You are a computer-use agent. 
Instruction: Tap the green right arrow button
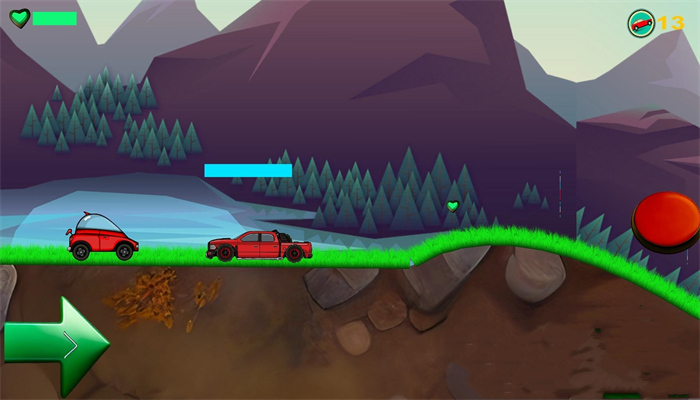[56, 345]
